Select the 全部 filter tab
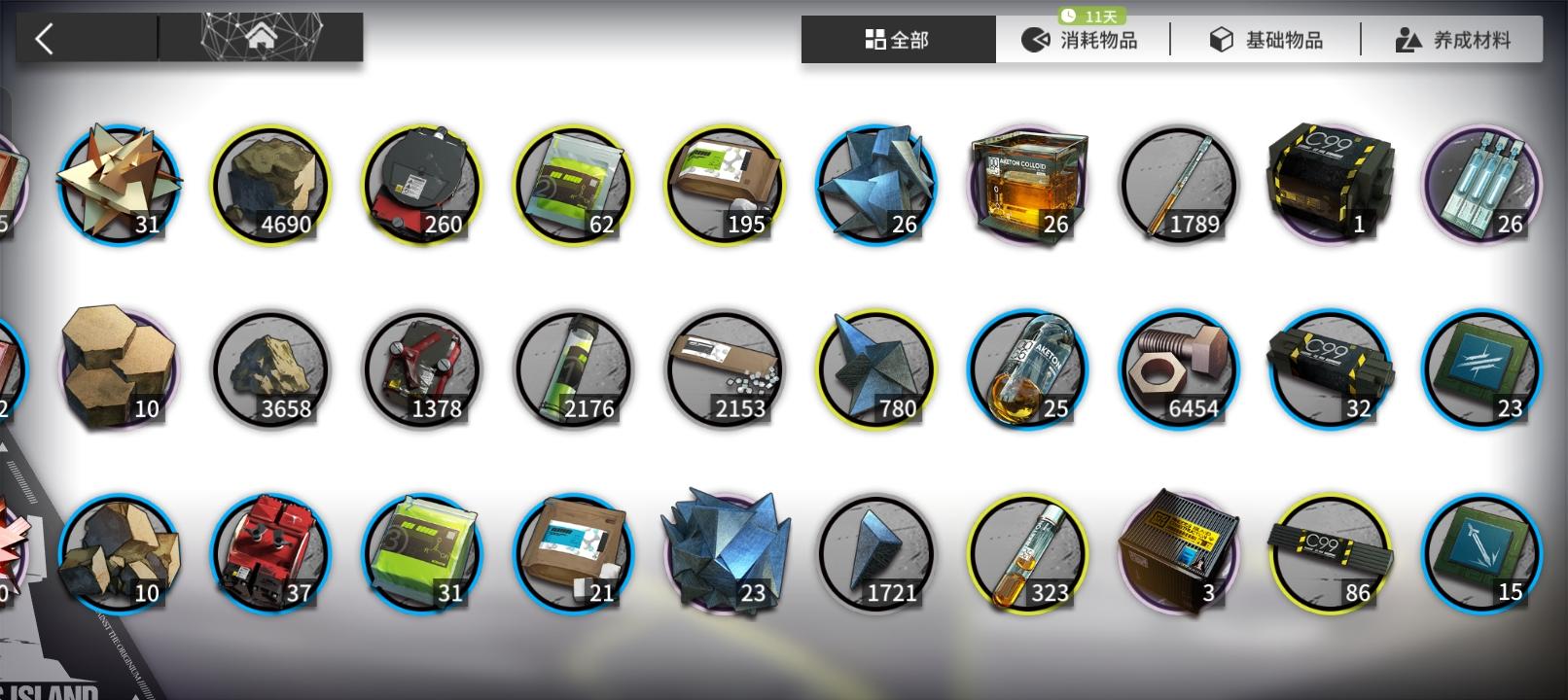 897,39
